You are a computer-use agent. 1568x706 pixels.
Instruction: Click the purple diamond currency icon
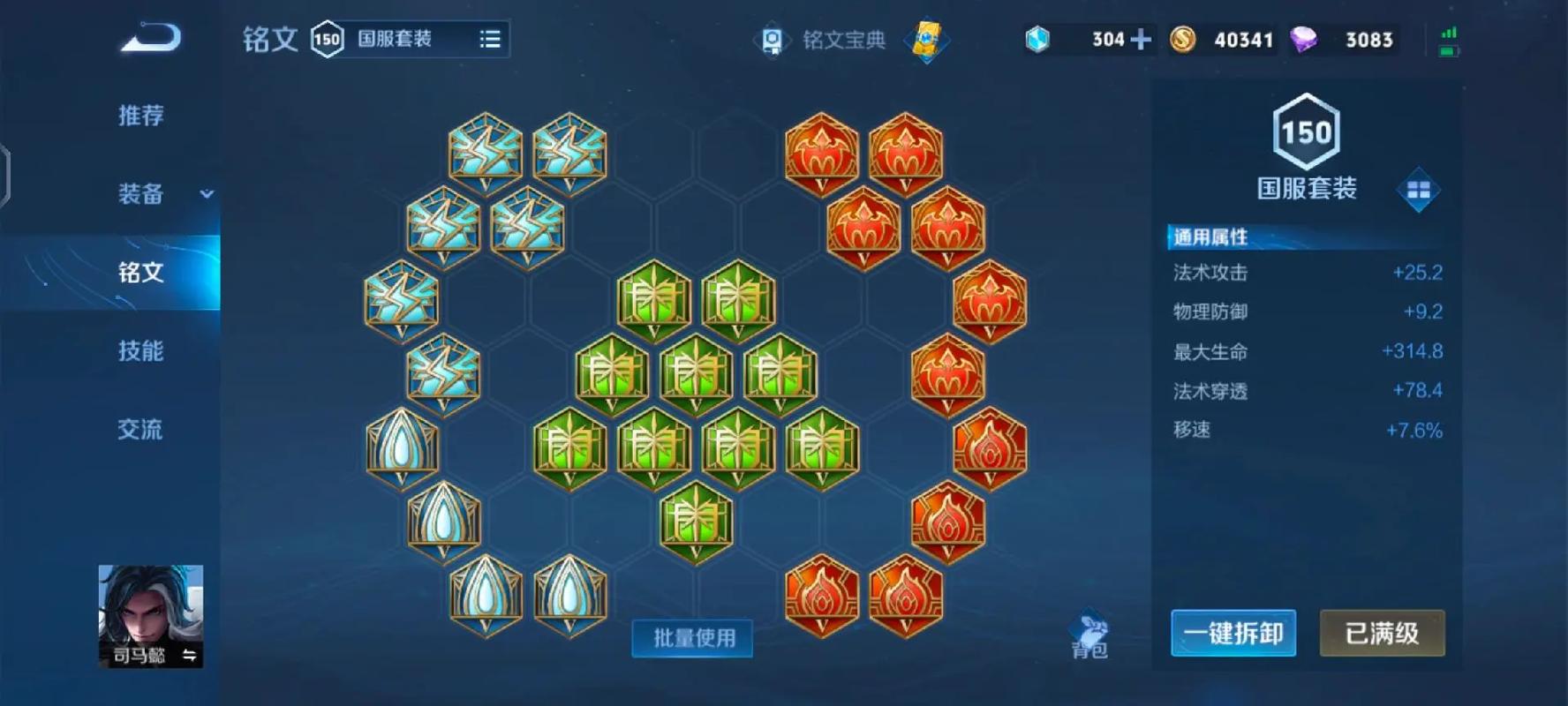pos(1305,39)
